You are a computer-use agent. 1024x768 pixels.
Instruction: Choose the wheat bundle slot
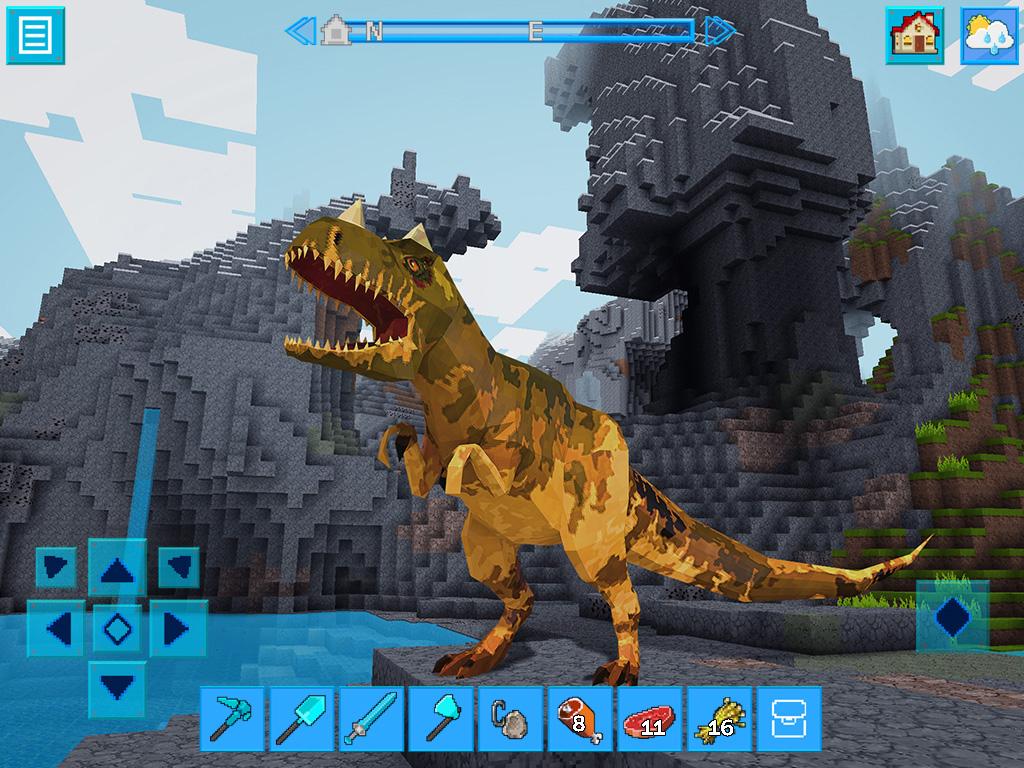719,719
